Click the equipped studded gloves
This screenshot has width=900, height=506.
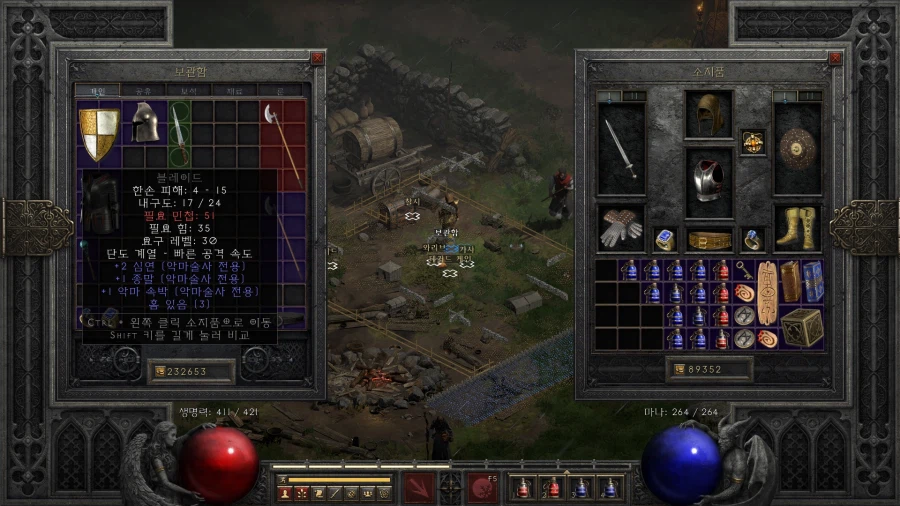(621, 228)
